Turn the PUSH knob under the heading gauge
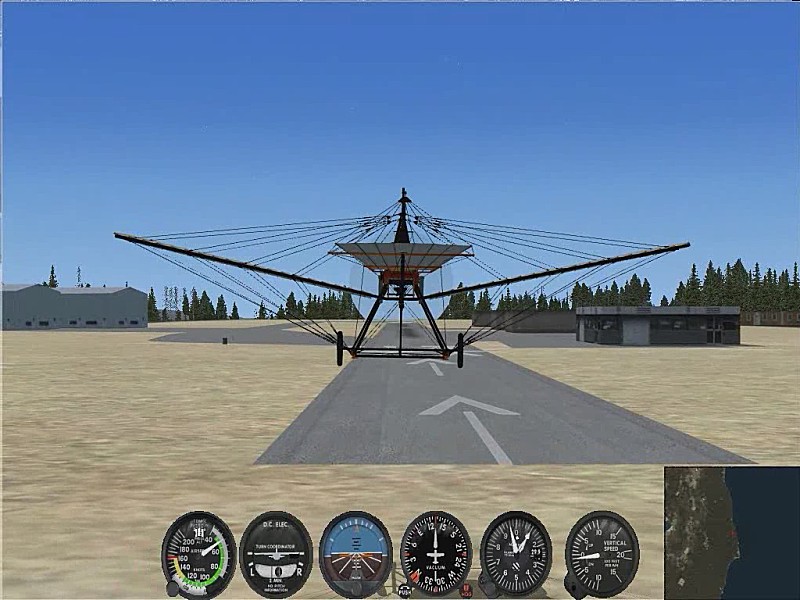This screenshot has width=800, height=600. [x=404, y=590]
